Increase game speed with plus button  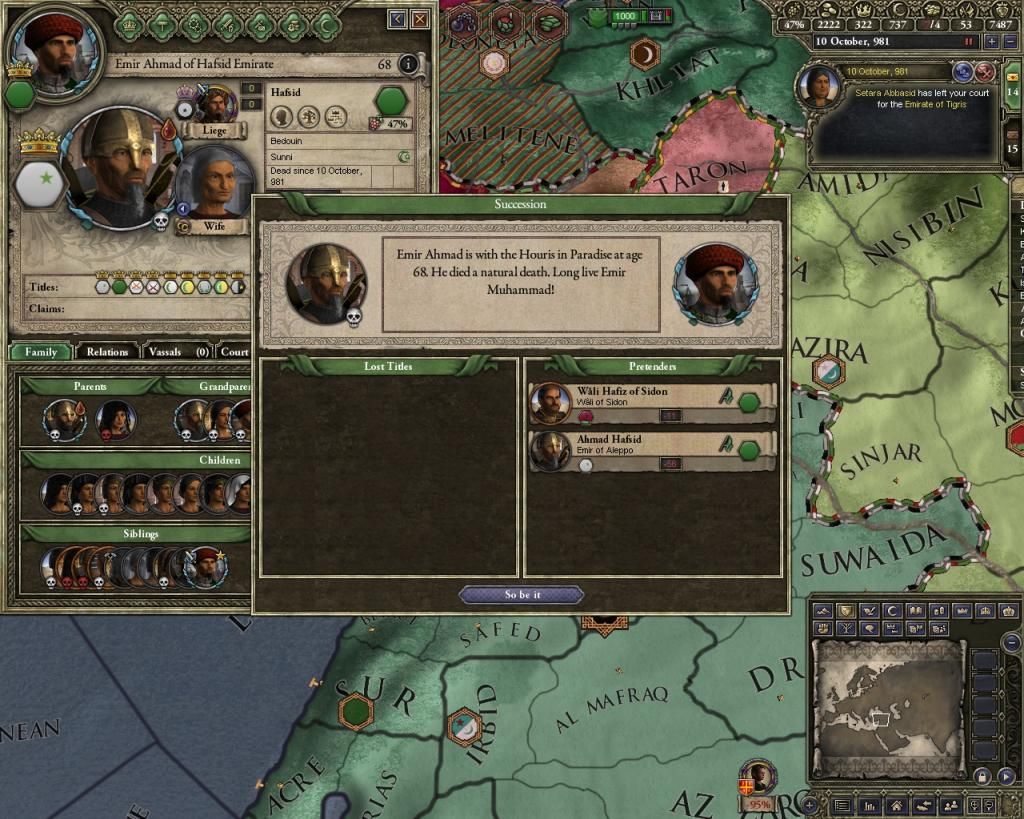point(991,42)
